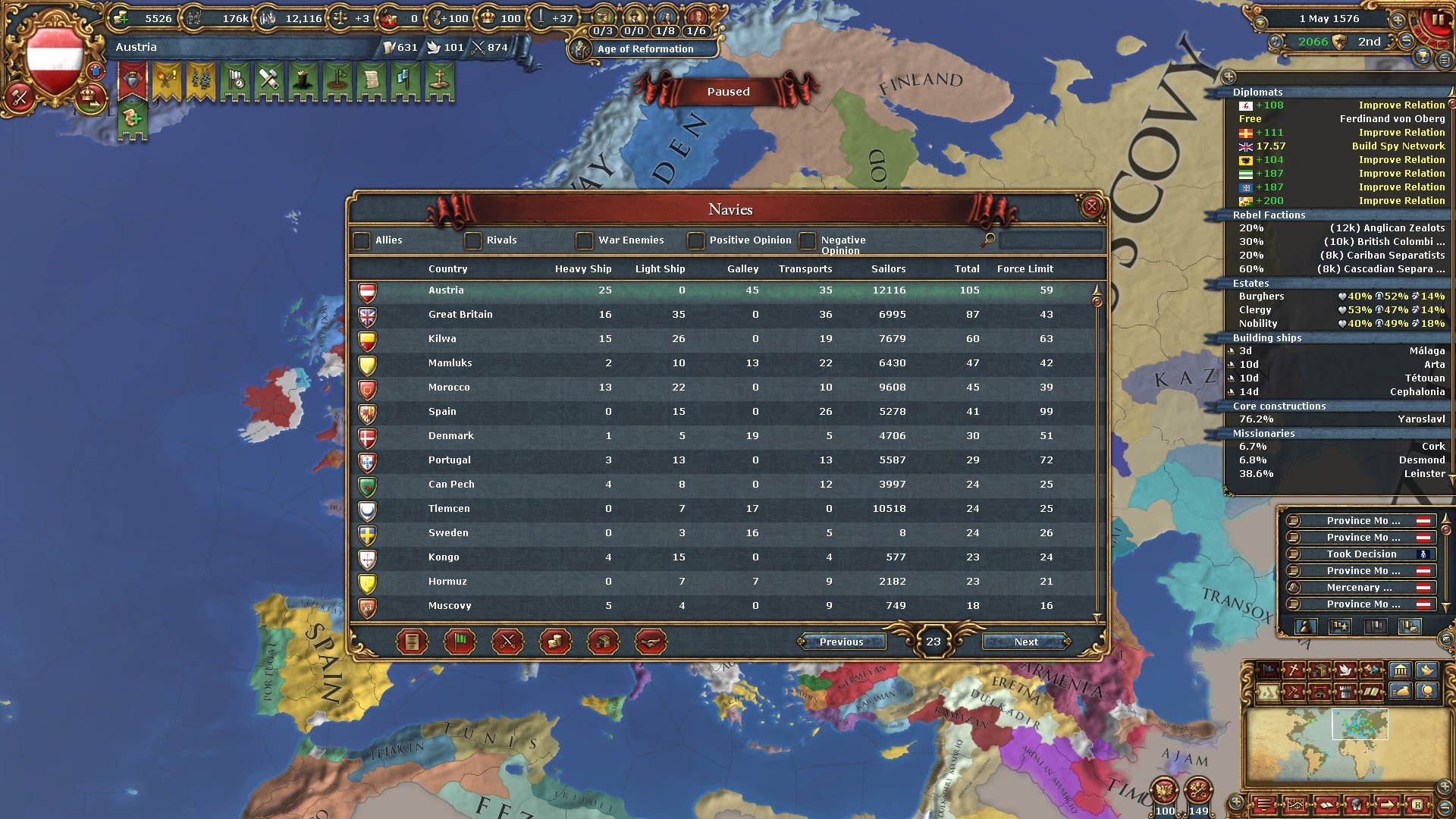The image size is (1456, 819).
Task: Open the coin stack ledger category
Action: pos(555,642)
